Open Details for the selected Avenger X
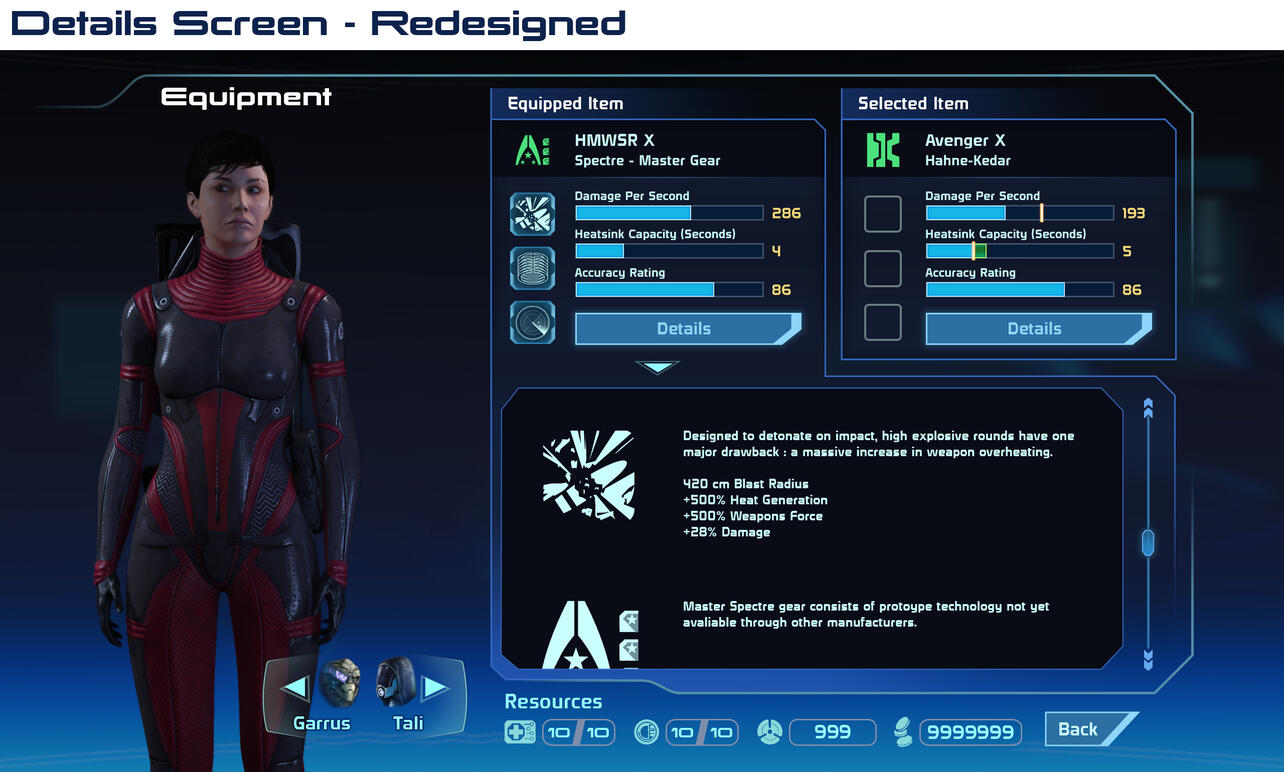The height and width of the screenshot is (772, 1284). coord(1035,329)
